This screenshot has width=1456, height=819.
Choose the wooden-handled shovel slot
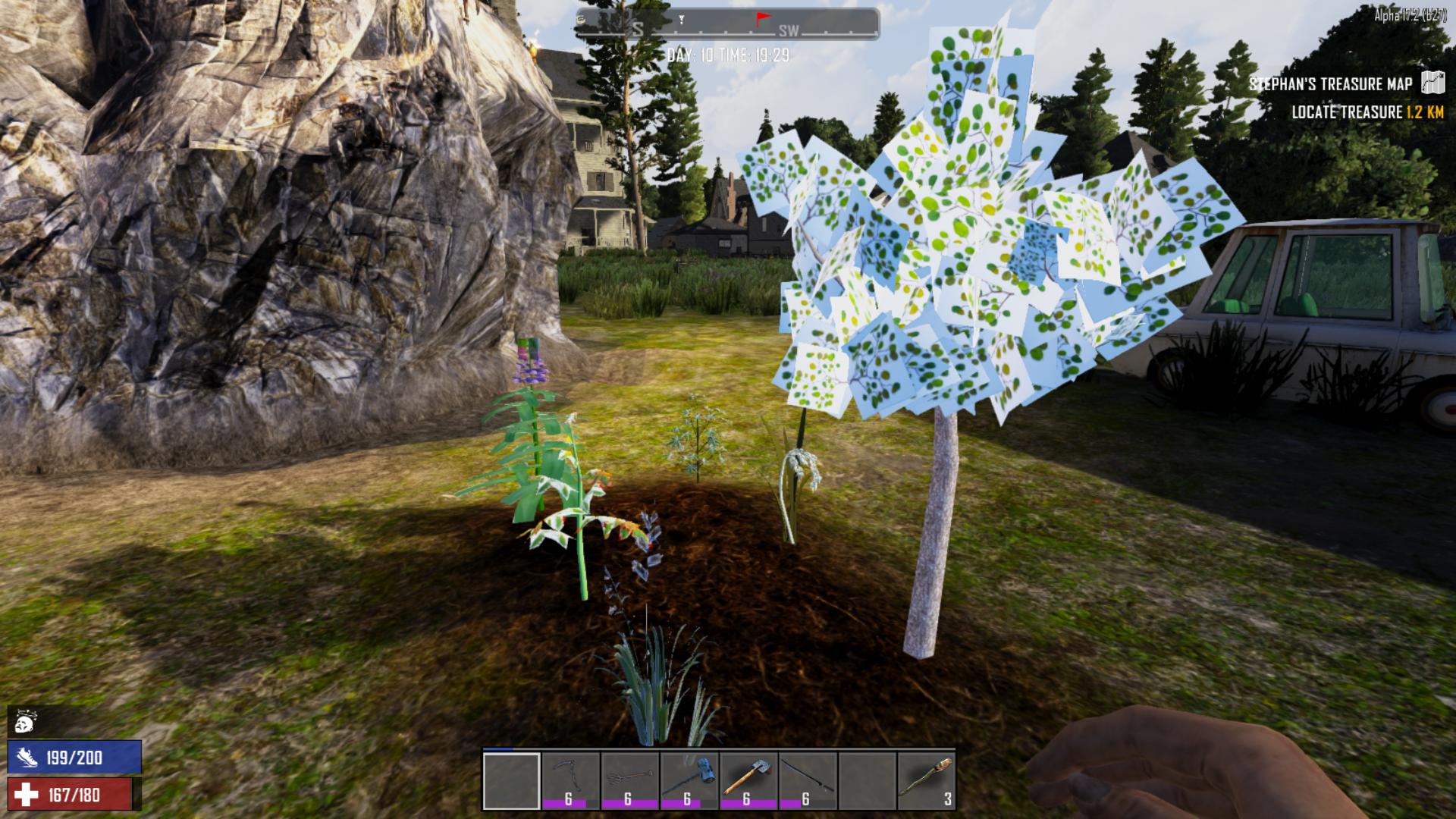[748, 780]
